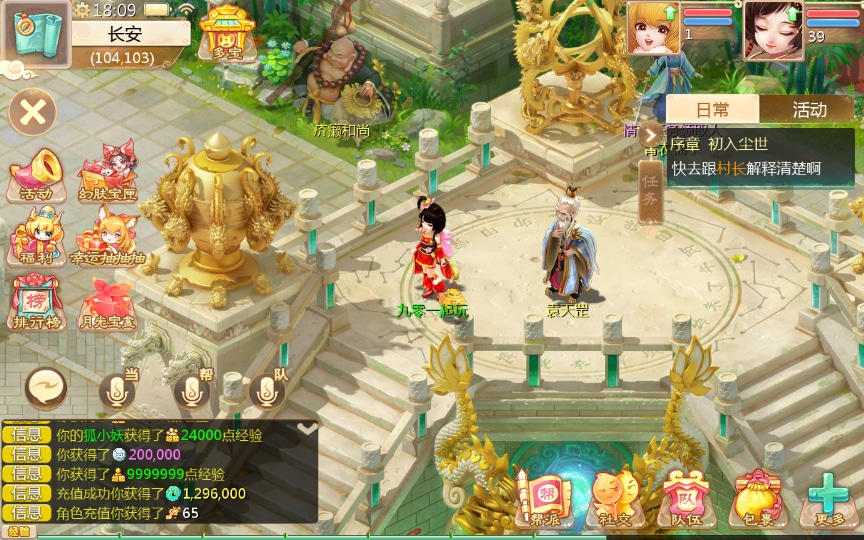The width and height of the screenshot is (864, 540).
Task: Open the 社交 social menu
Action: coord(612,497)
